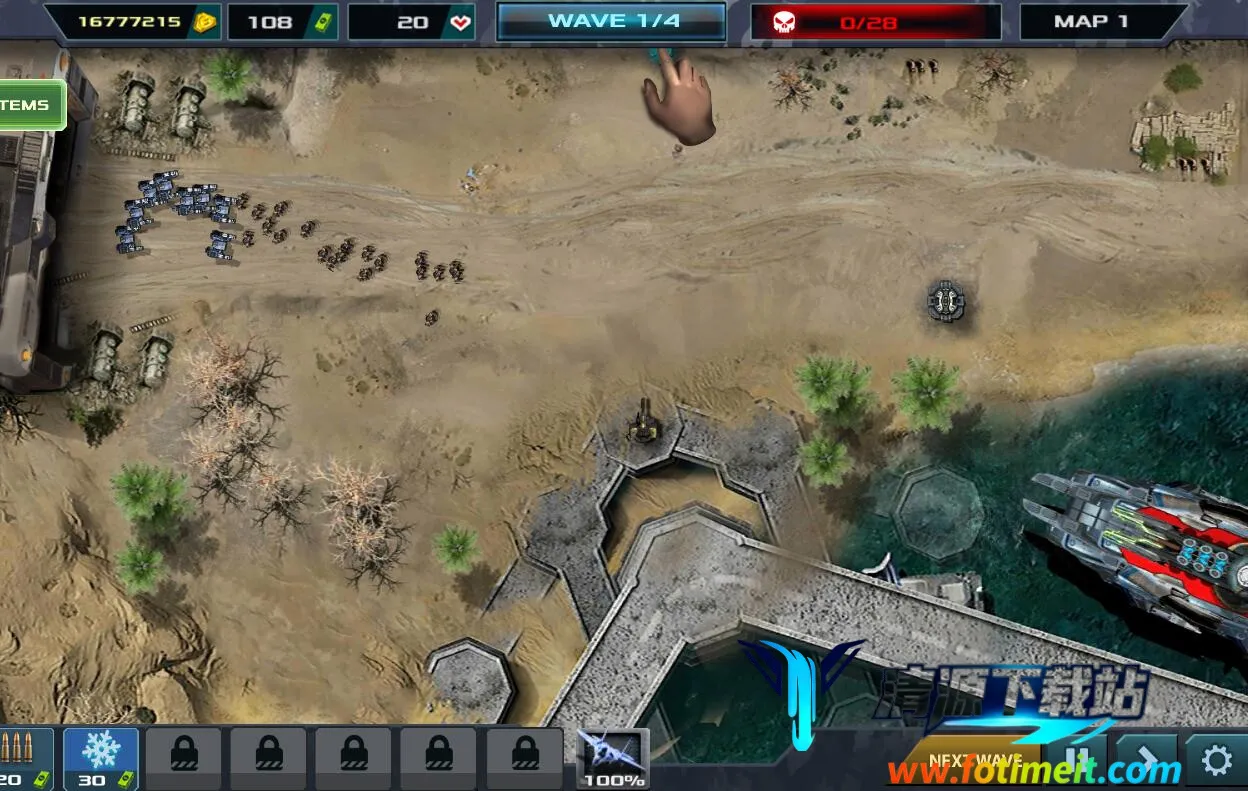Toggle the fast-forward speed button
Image resolution: width=1248 pixels, height=791 pixels.
tap(1145, 760)
